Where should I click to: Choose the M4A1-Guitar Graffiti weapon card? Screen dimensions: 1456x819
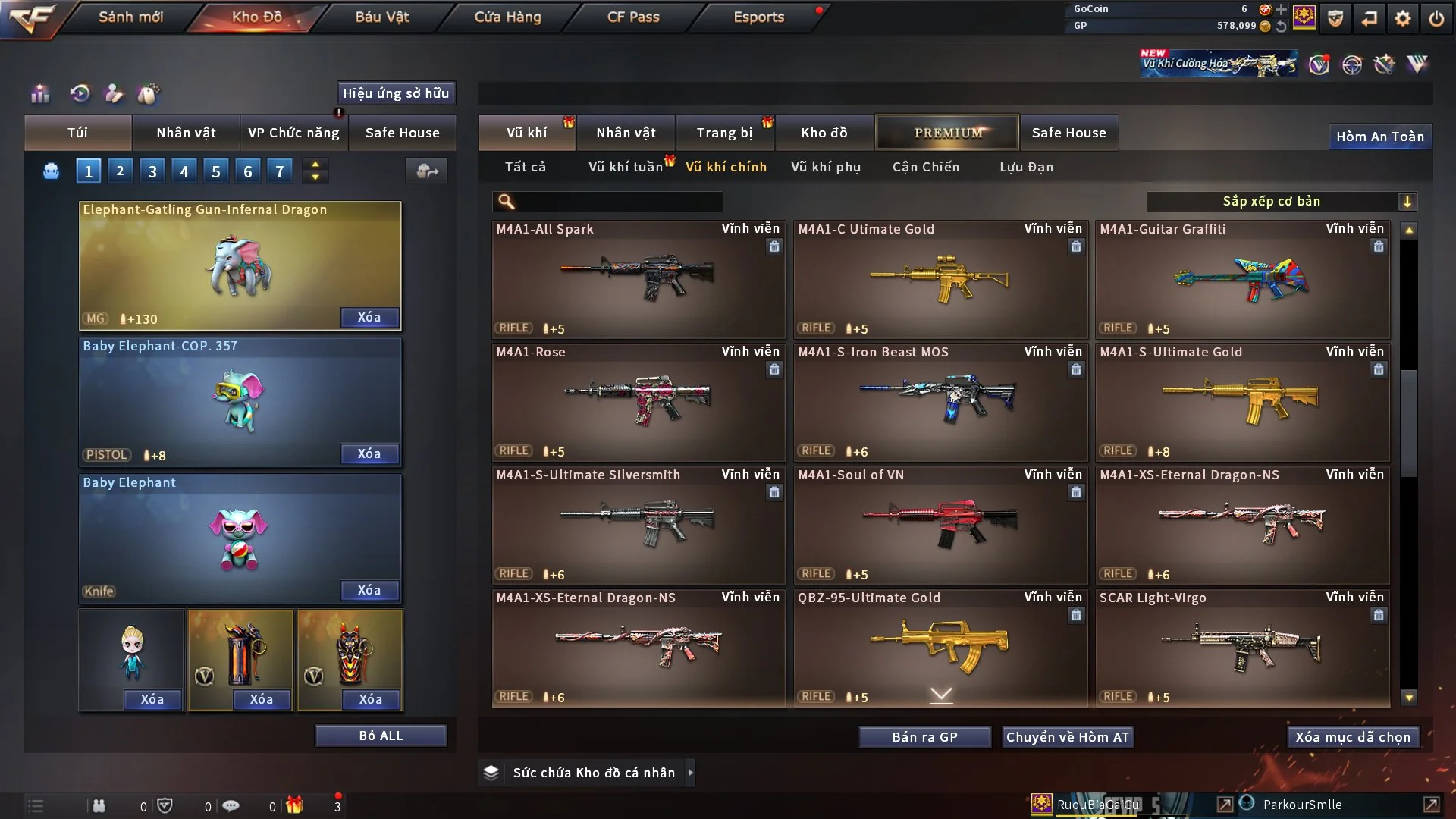tap(1242, 281)
